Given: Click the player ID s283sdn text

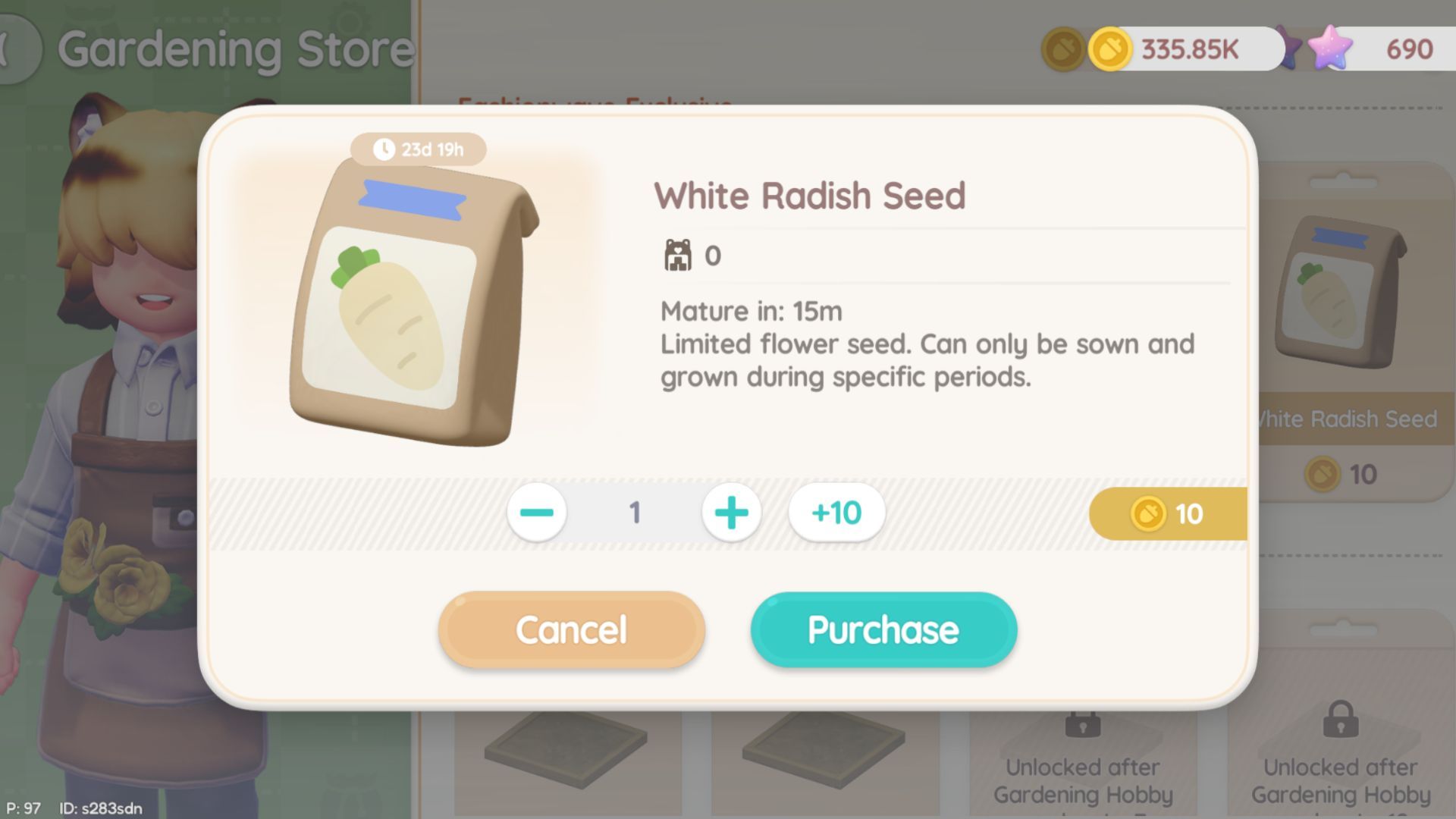Looking at the screenshot, I should click(x=103, y=808).
